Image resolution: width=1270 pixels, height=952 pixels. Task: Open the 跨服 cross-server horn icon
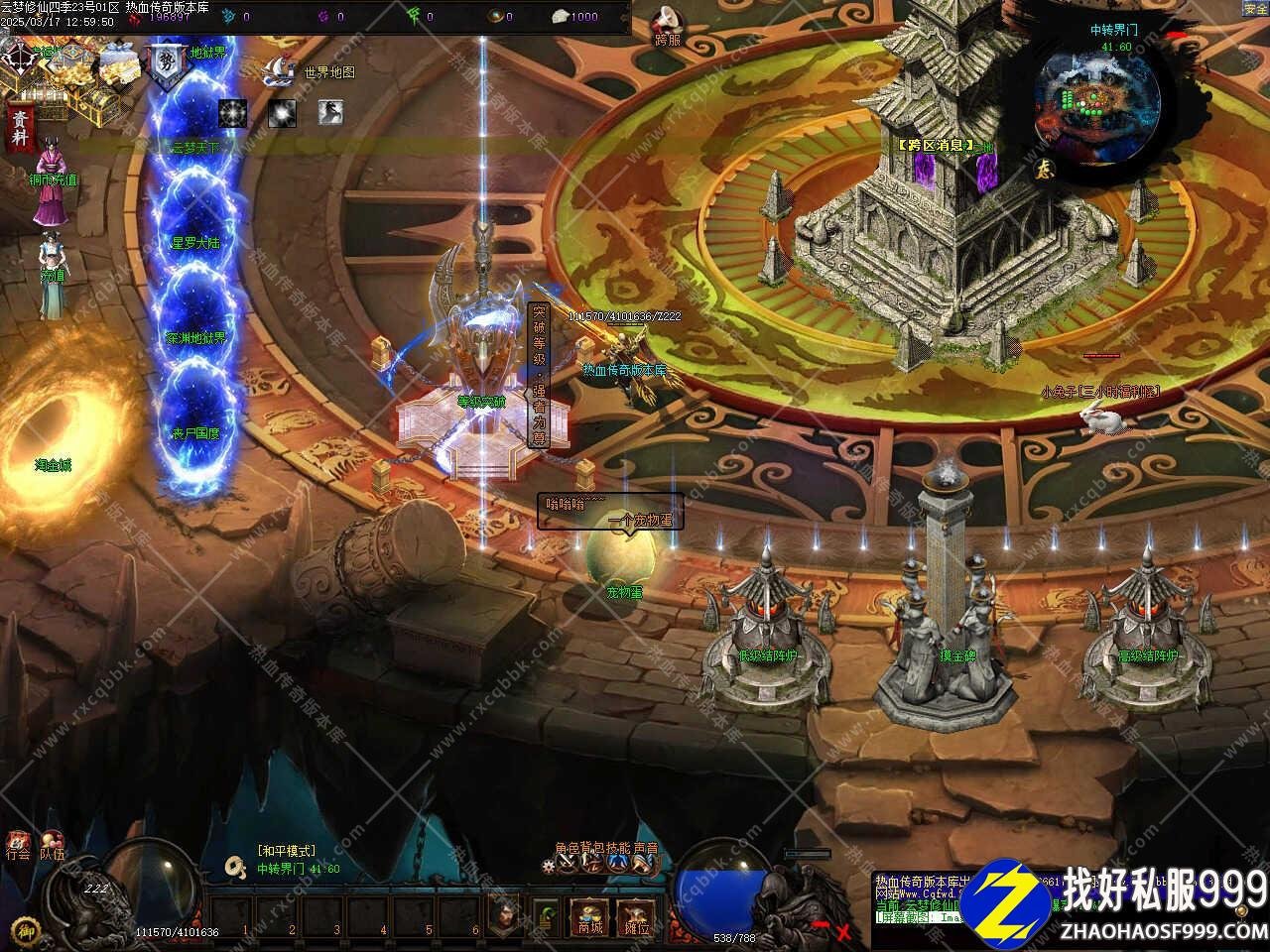[668, 26]
